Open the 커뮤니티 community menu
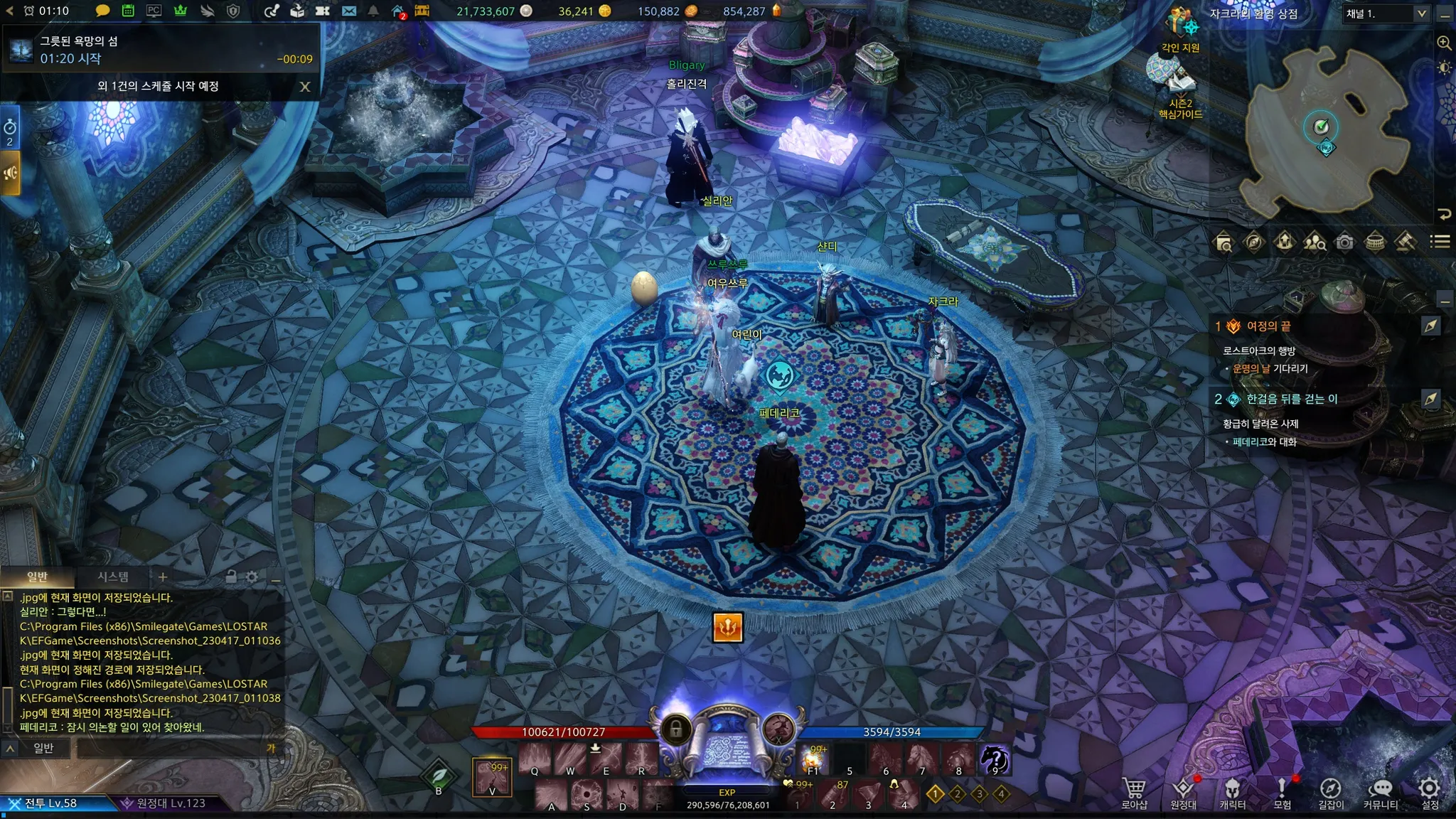Viewport: 1456px width, 819px height. tap(1380, 792)
